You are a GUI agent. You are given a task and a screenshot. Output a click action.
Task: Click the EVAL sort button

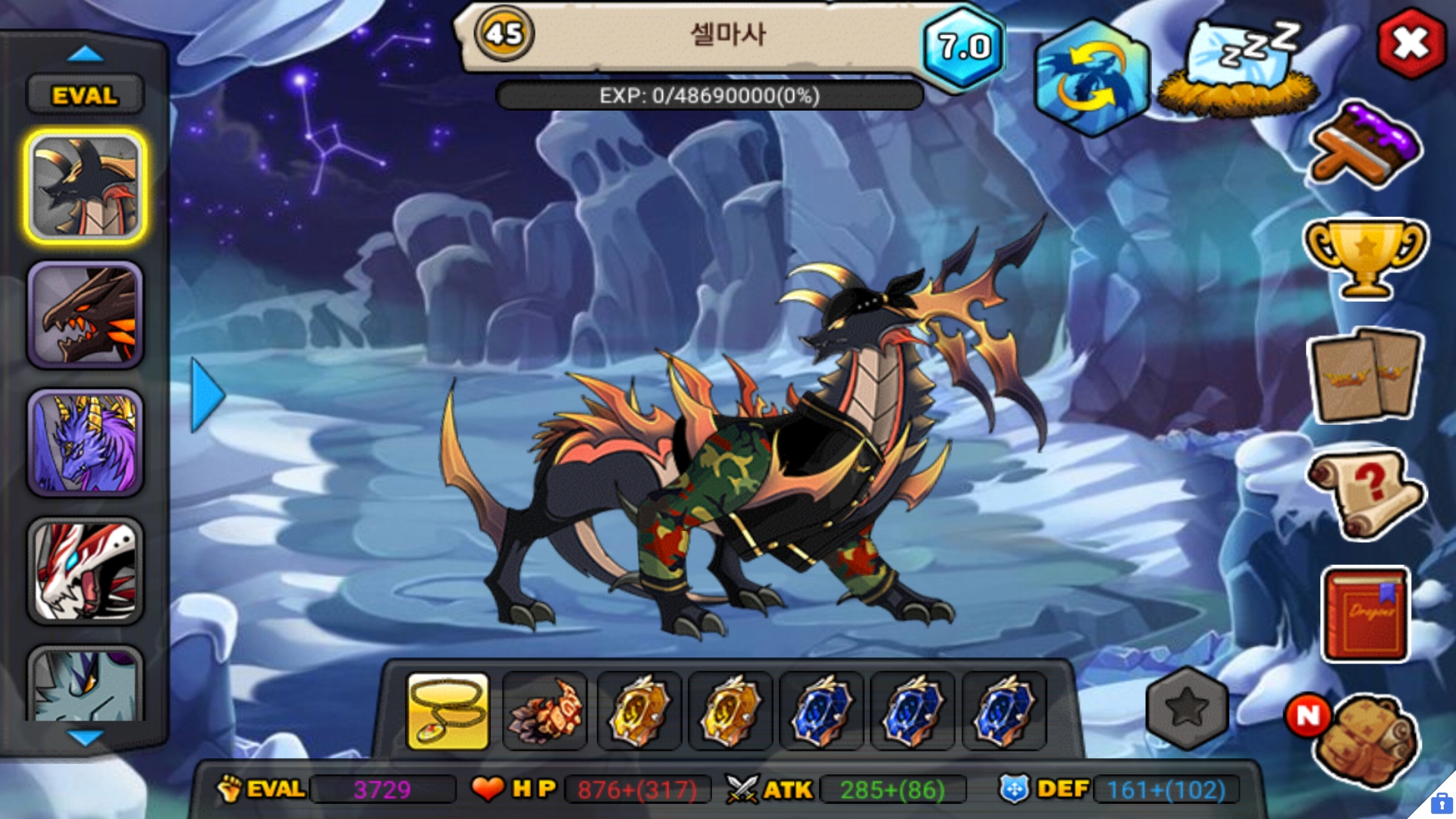[x=85, y=96]
